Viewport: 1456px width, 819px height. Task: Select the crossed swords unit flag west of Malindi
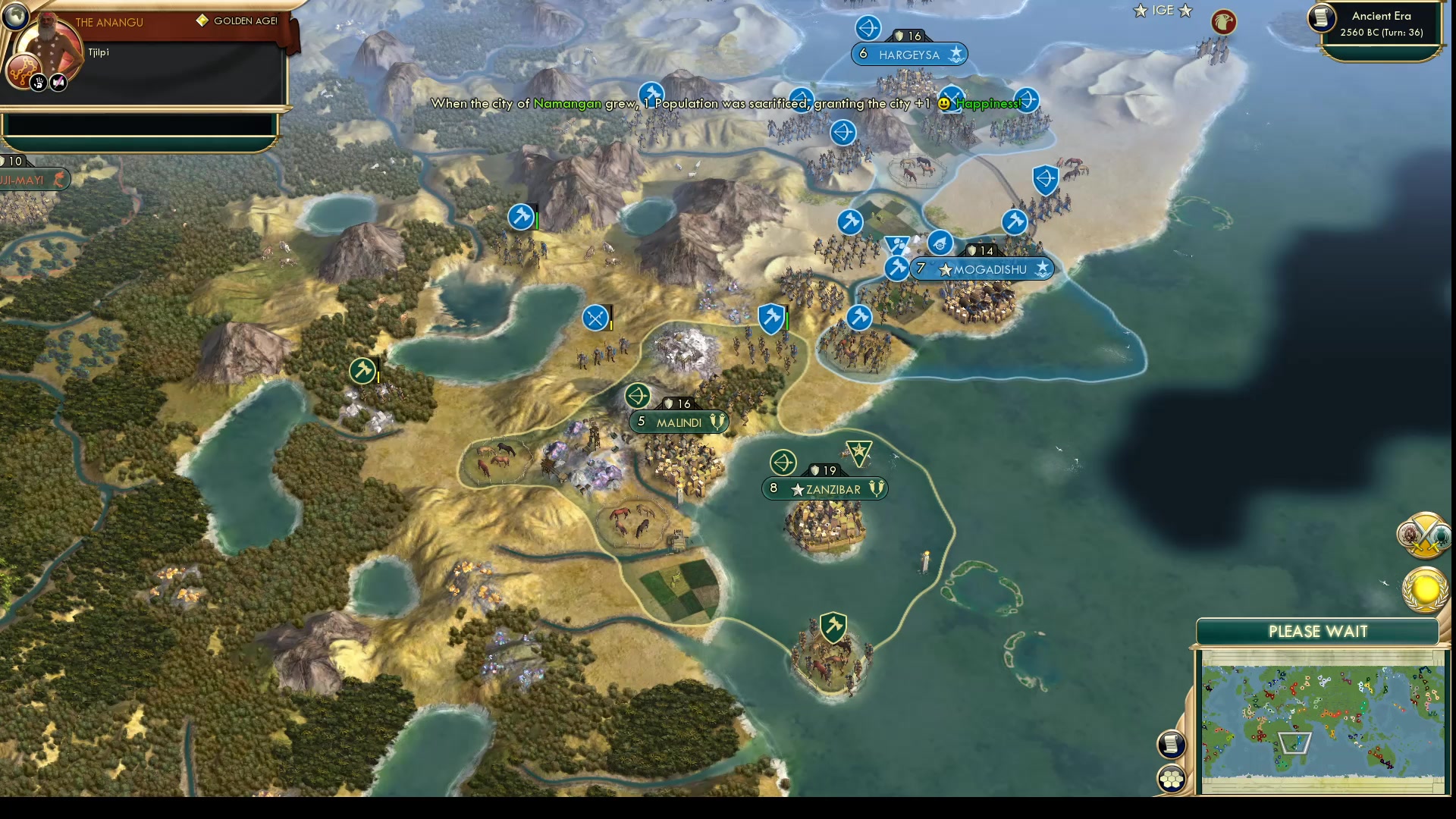(x=596, y=318)
